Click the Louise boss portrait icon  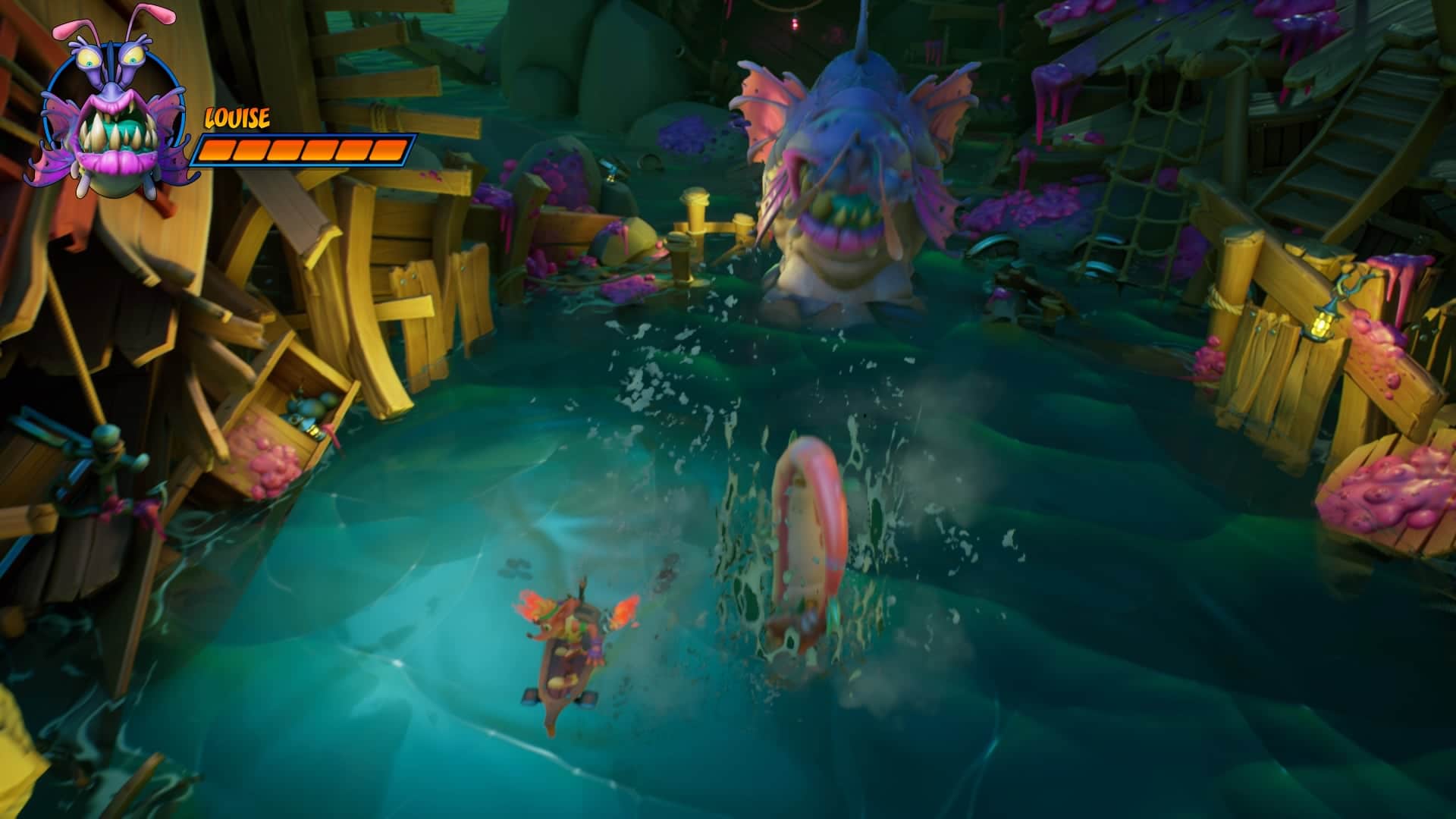click(114, 110)
